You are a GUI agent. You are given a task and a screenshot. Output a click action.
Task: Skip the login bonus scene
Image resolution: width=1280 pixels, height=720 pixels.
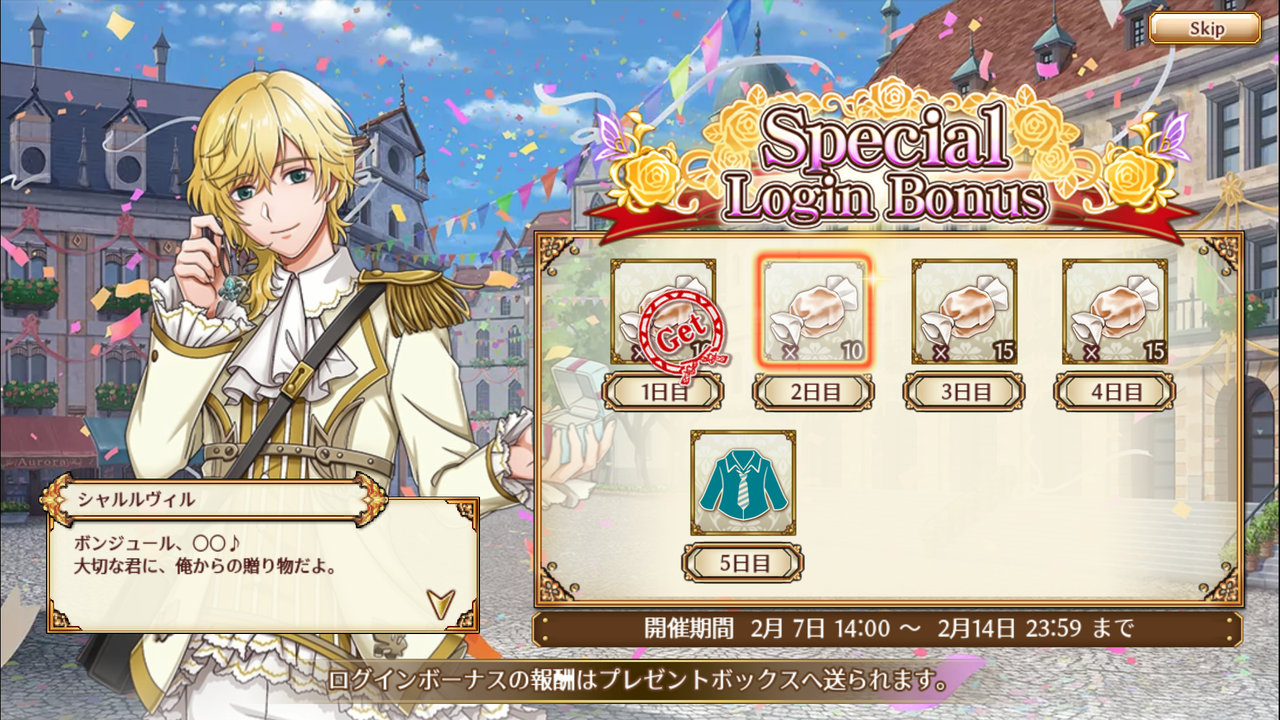pyautogui.click(x=1205, y=28)
